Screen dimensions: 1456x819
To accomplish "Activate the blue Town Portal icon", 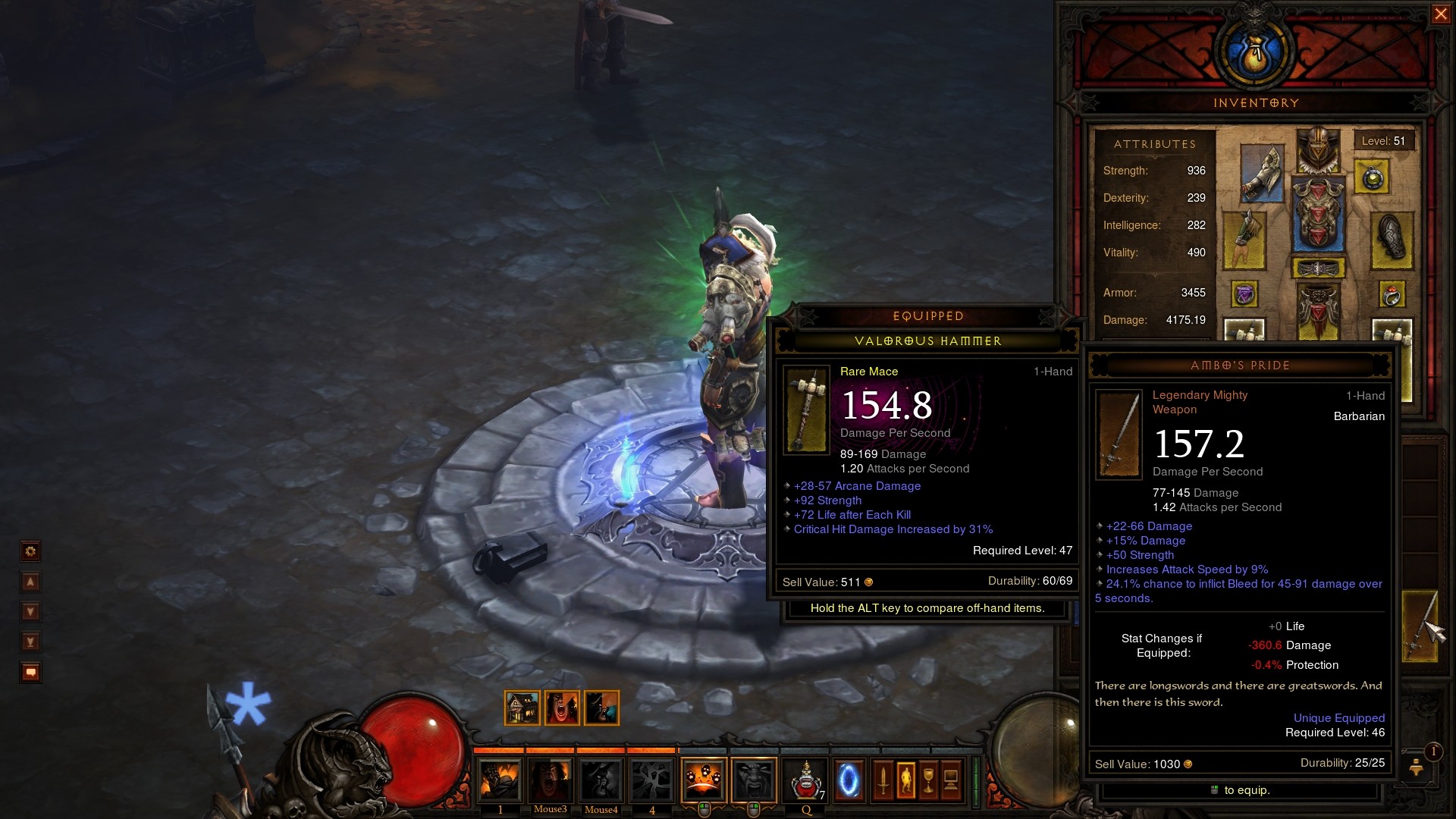I will pyautogui.click(x=849, y=780).
